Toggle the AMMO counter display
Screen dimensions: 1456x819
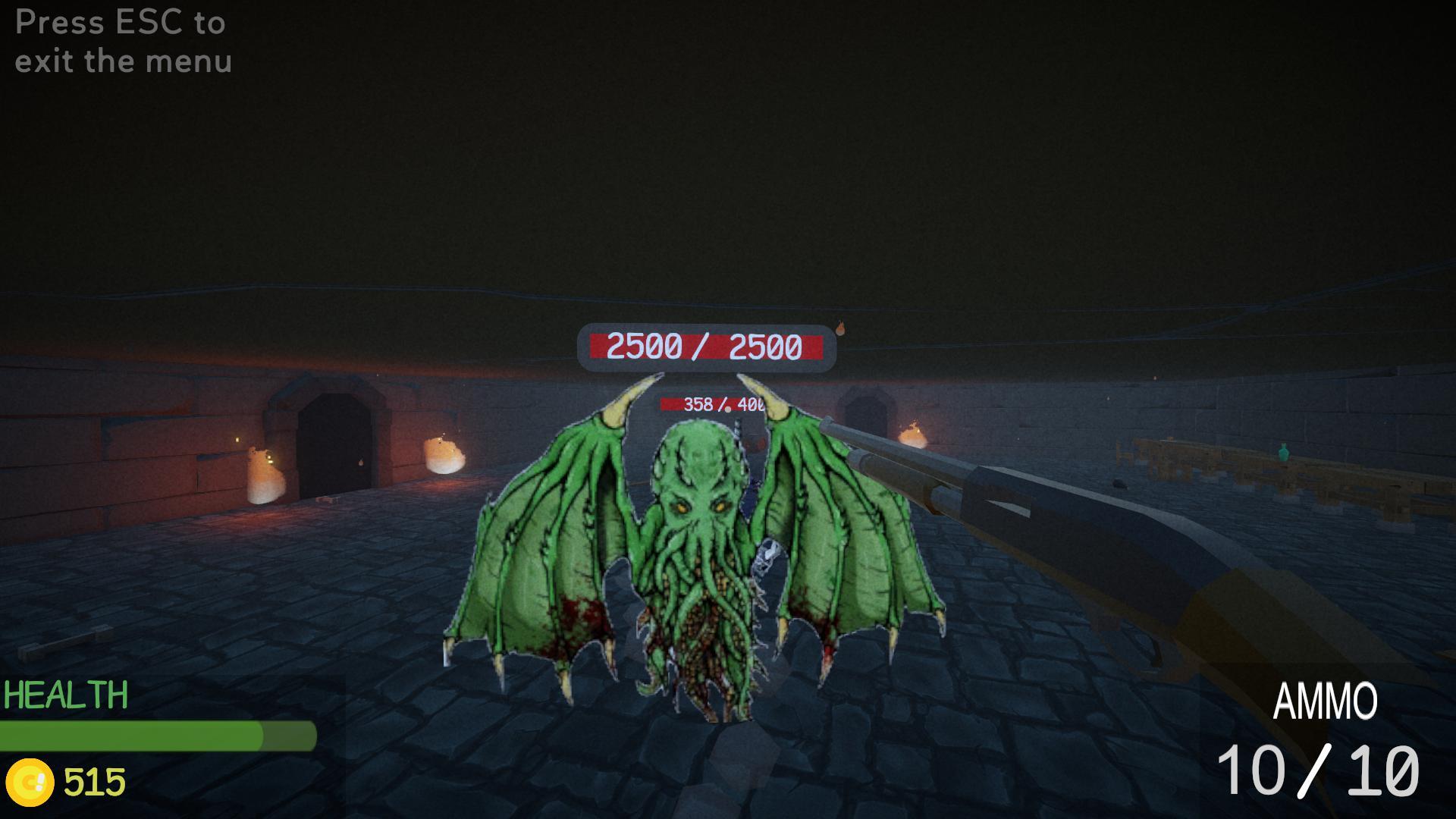click(1327, 701)
